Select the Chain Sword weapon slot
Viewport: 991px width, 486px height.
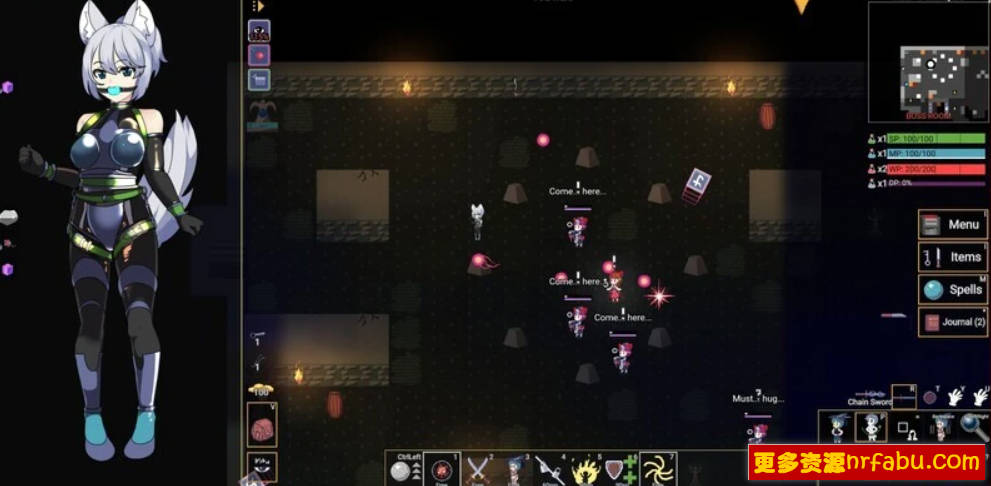coord(903,396)
